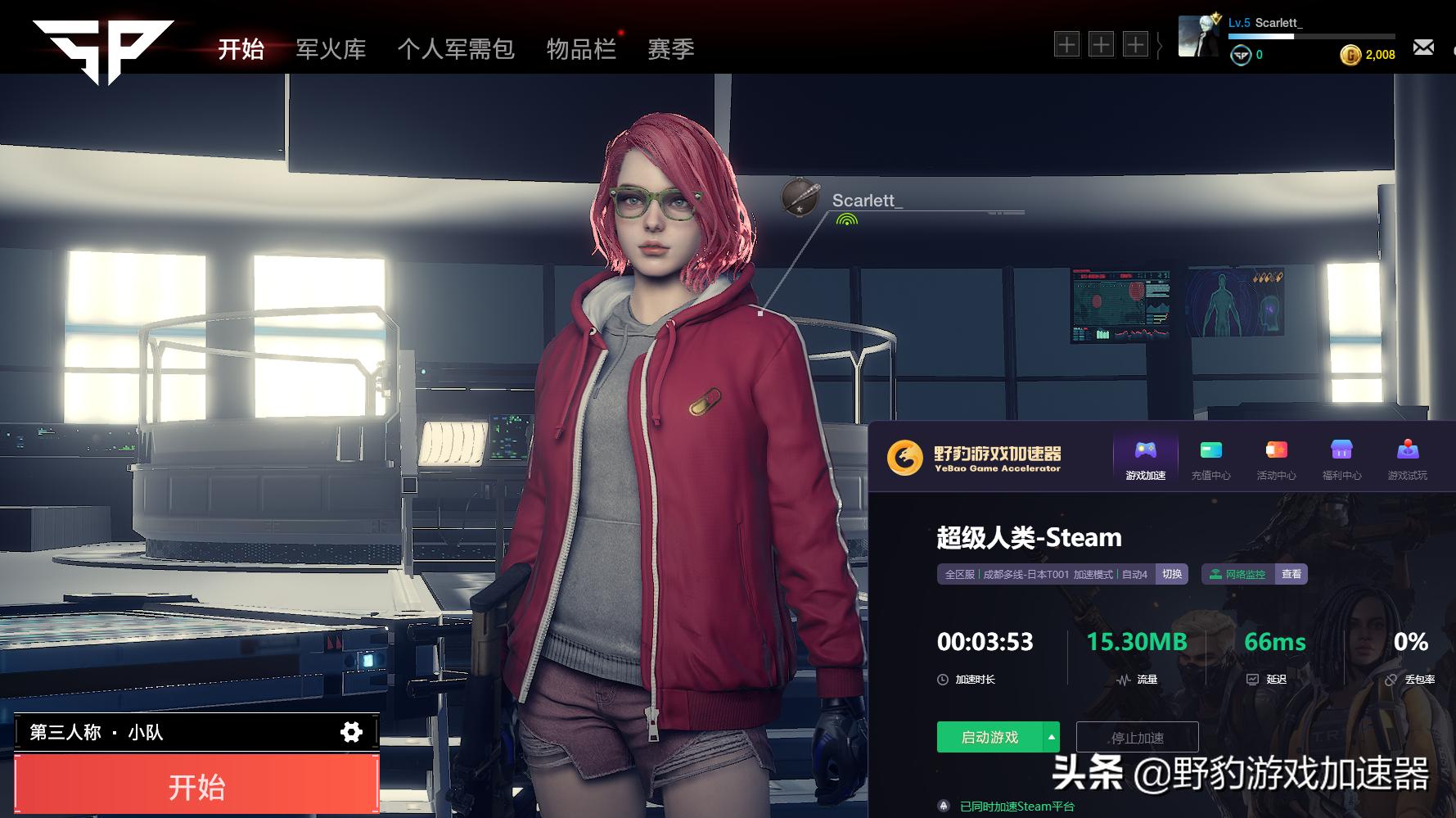Open the 赛季 season tab

click(670, 49)
